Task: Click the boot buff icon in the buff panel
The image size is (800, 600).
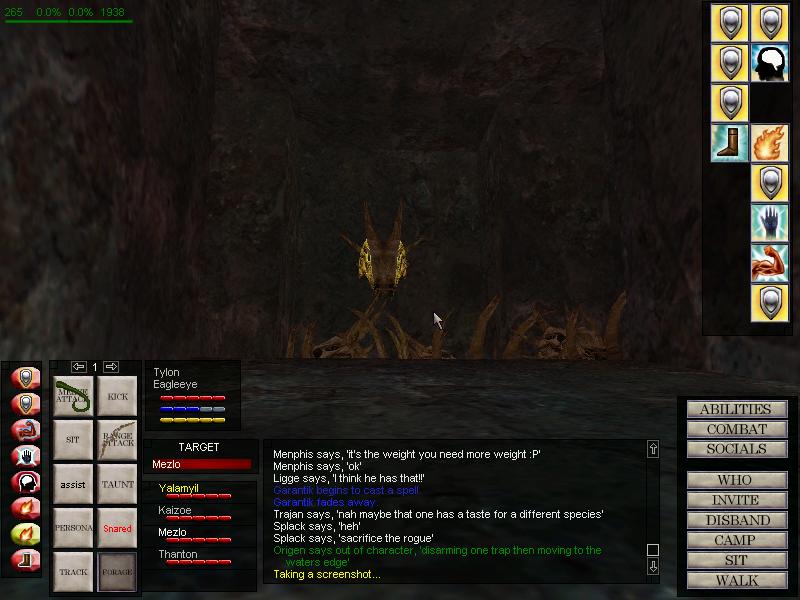Action: pos(729,143)
